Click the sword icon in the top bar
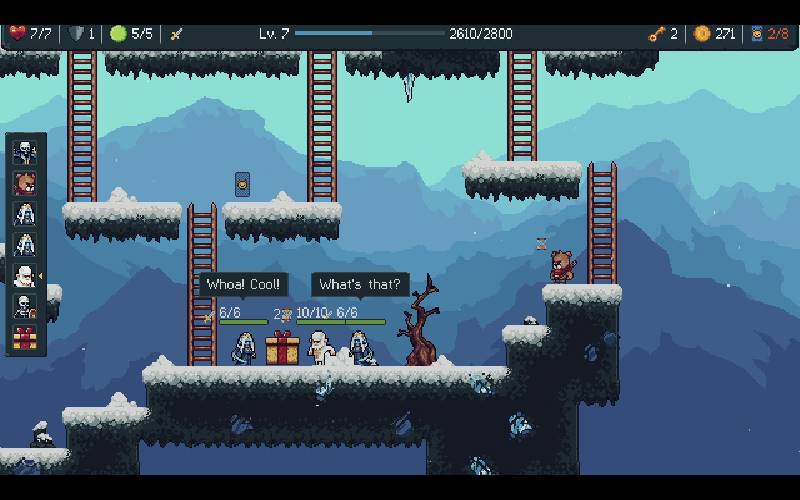The width and height of the screenshot is (800, 500). tap(176, 34)
